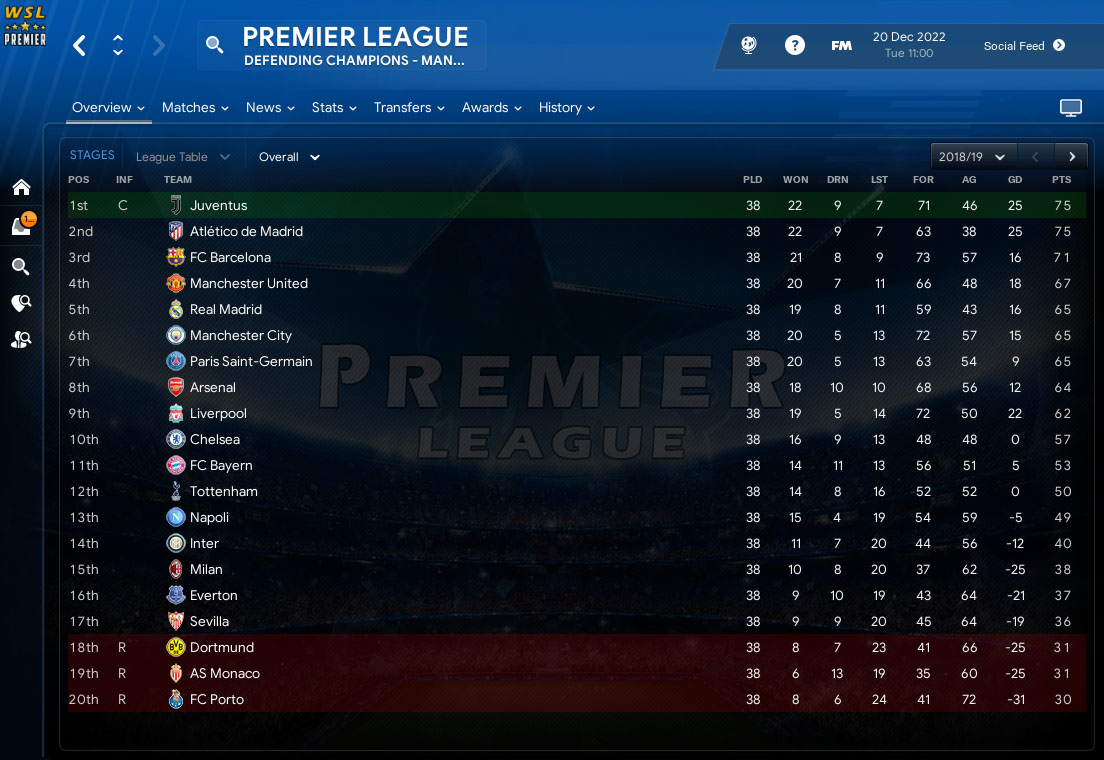The width and height of the screenshot is (1104, 760).
Task: Change the 2018/19 season dropdown
Action: coord(972,157)
